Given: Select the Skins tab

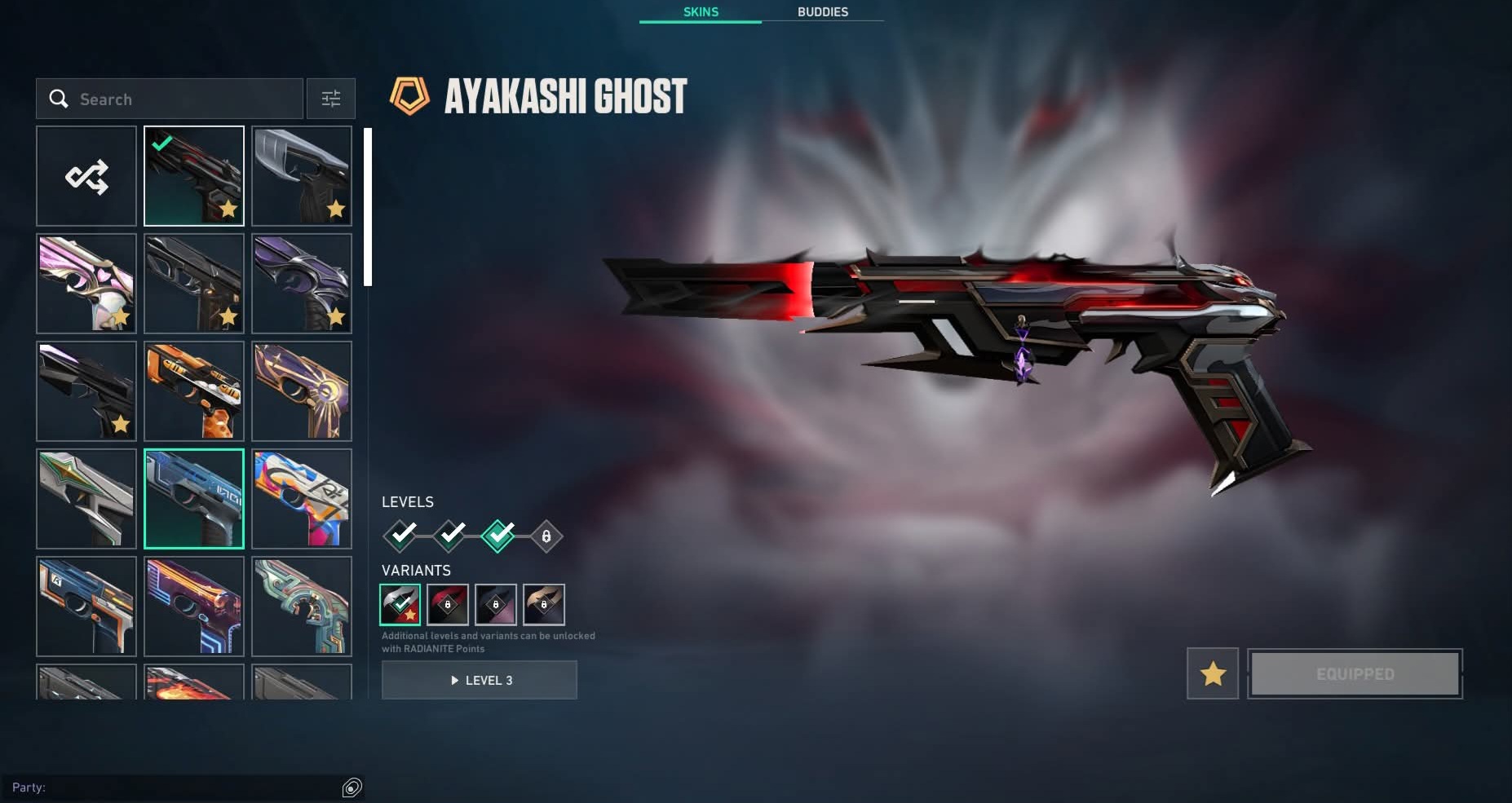Looking at the screenshot, I should [x=701, y=12].
